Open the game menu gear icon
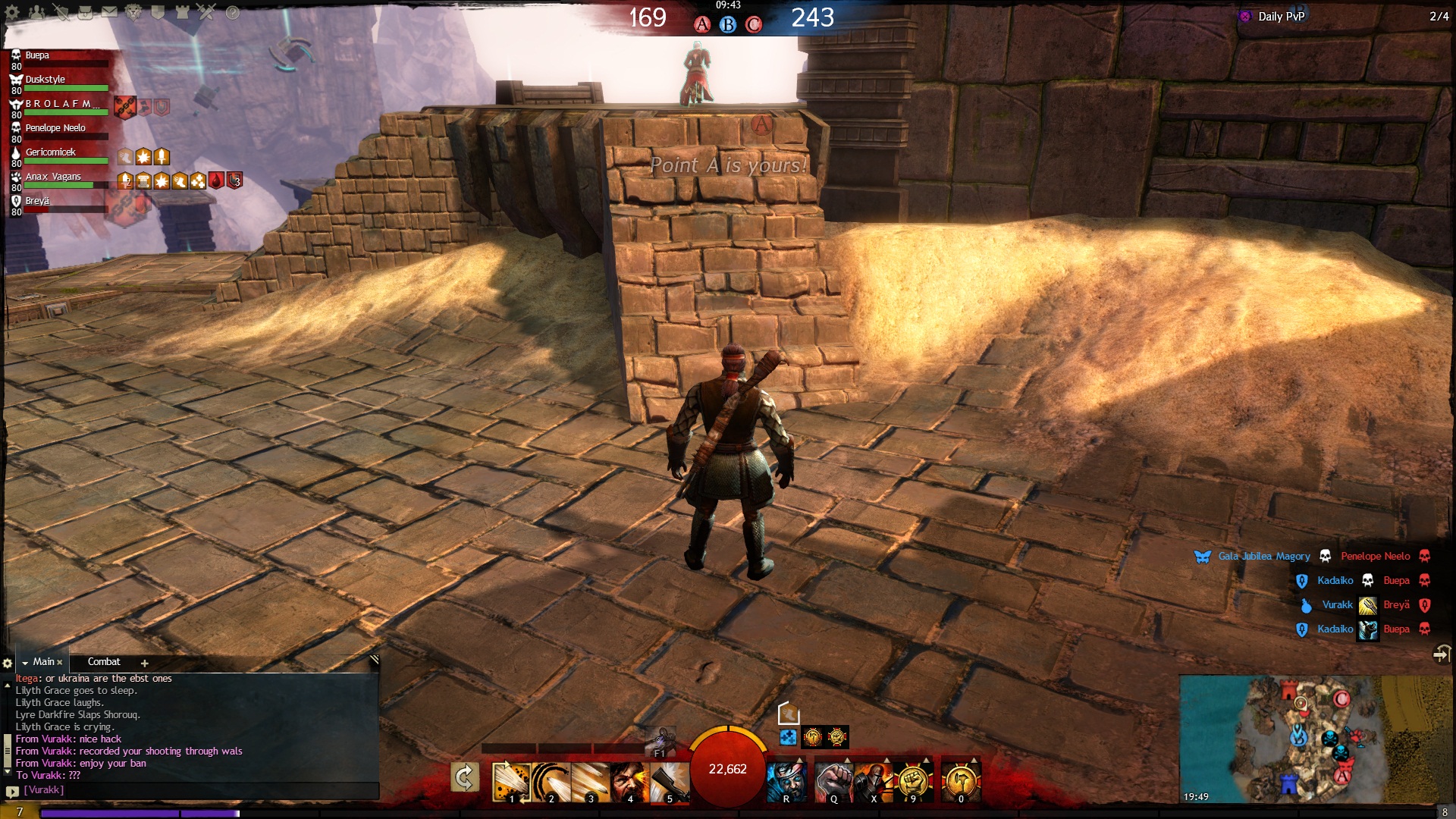The height and width of the screenshot is (819, 1456). click(x=12, y=12)
